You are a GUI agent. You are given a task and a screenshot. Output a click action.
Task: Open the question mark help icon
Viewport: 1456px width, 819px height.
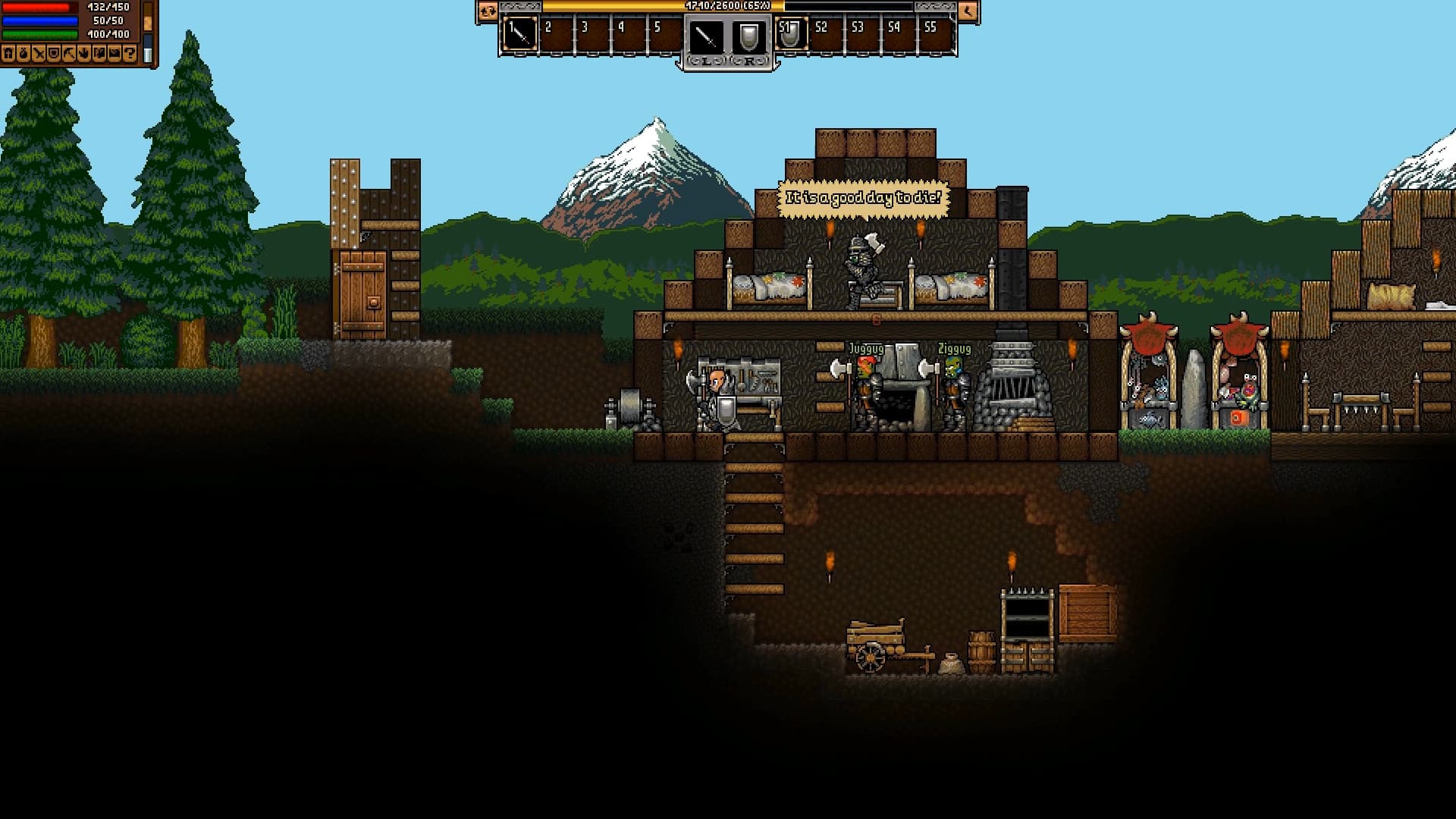(130, 53)
